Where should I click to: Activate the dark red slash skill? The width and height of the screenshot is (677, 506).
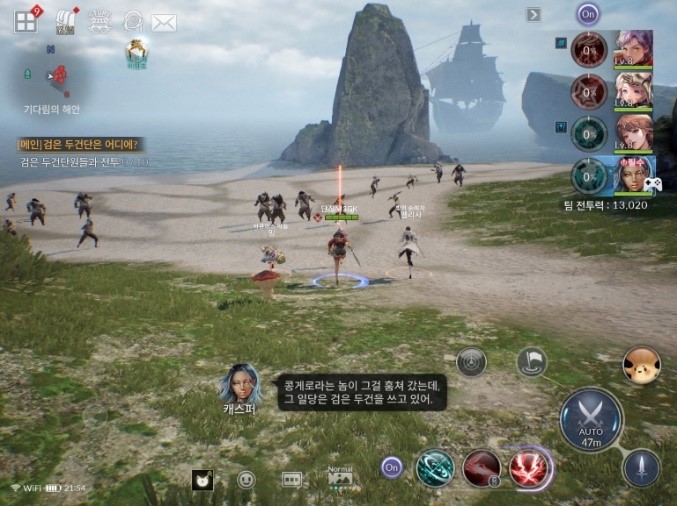coord(482,468)
